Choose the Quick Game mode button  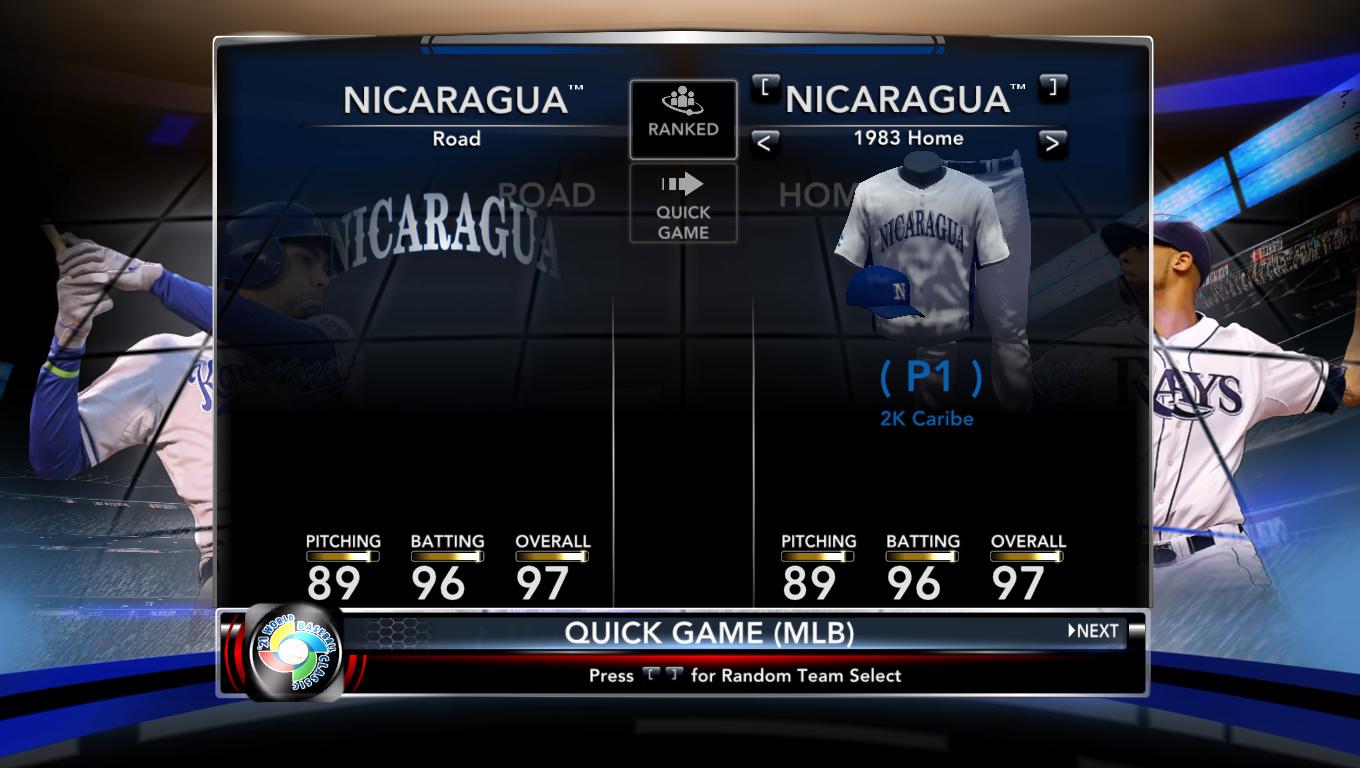pyautogui.click(x=683, y=204)
